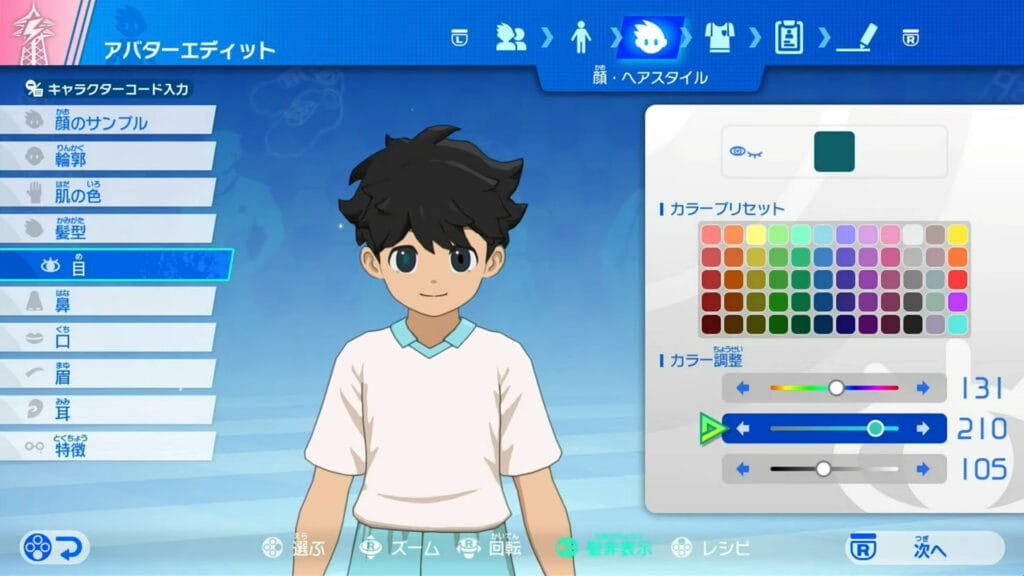
Task: Adjust the rainbow hue slider handle
Action: (836, 388)
